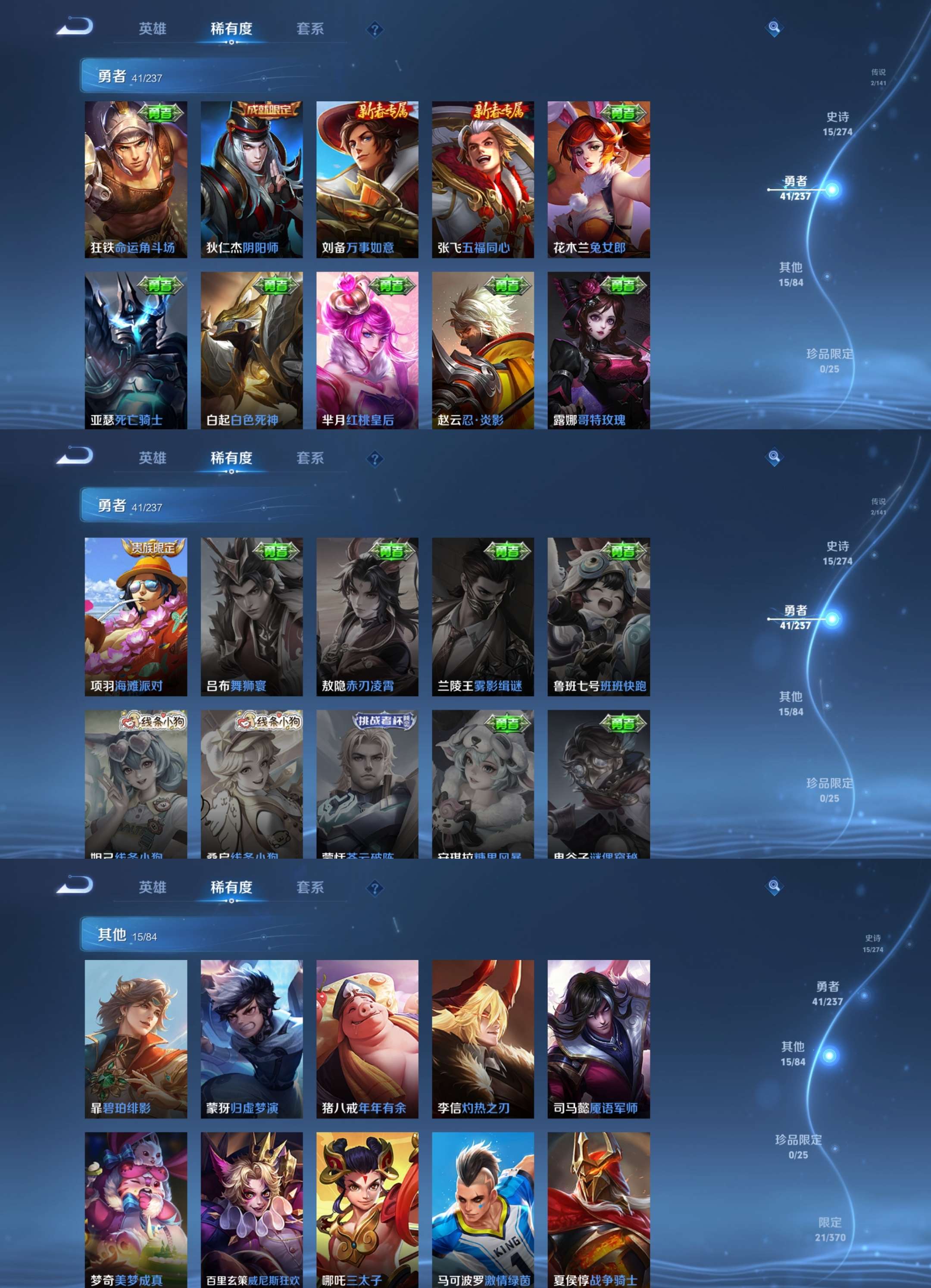The width and height of the screenshot is (931, 1288).
Task: Choose the 兰陵王雾影缉谜 skin
Action: pyautogui.click(x=483, y=616)
